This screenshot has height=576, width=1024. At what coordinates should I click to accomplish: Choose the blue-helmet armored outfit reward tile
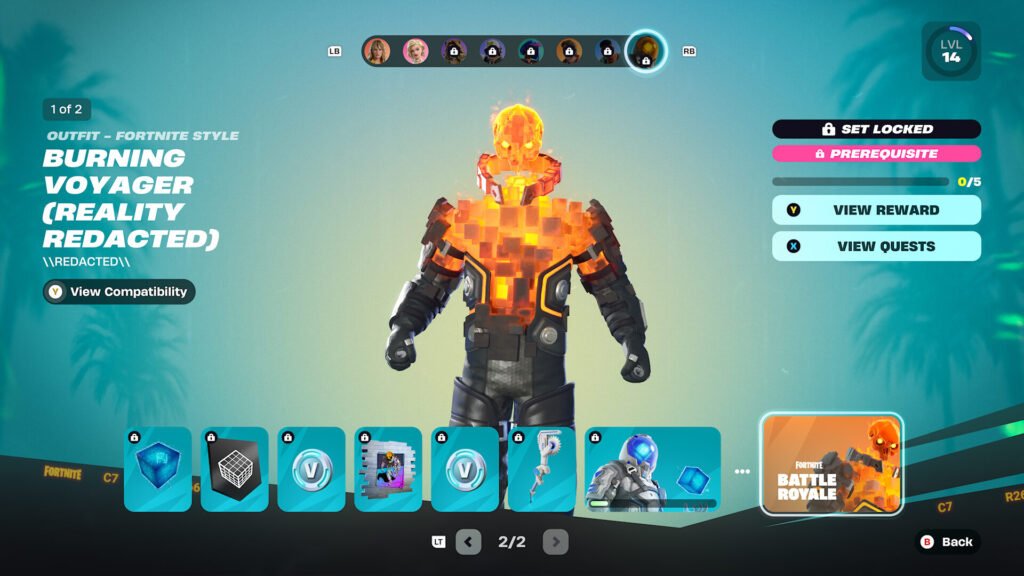point(652,469)
